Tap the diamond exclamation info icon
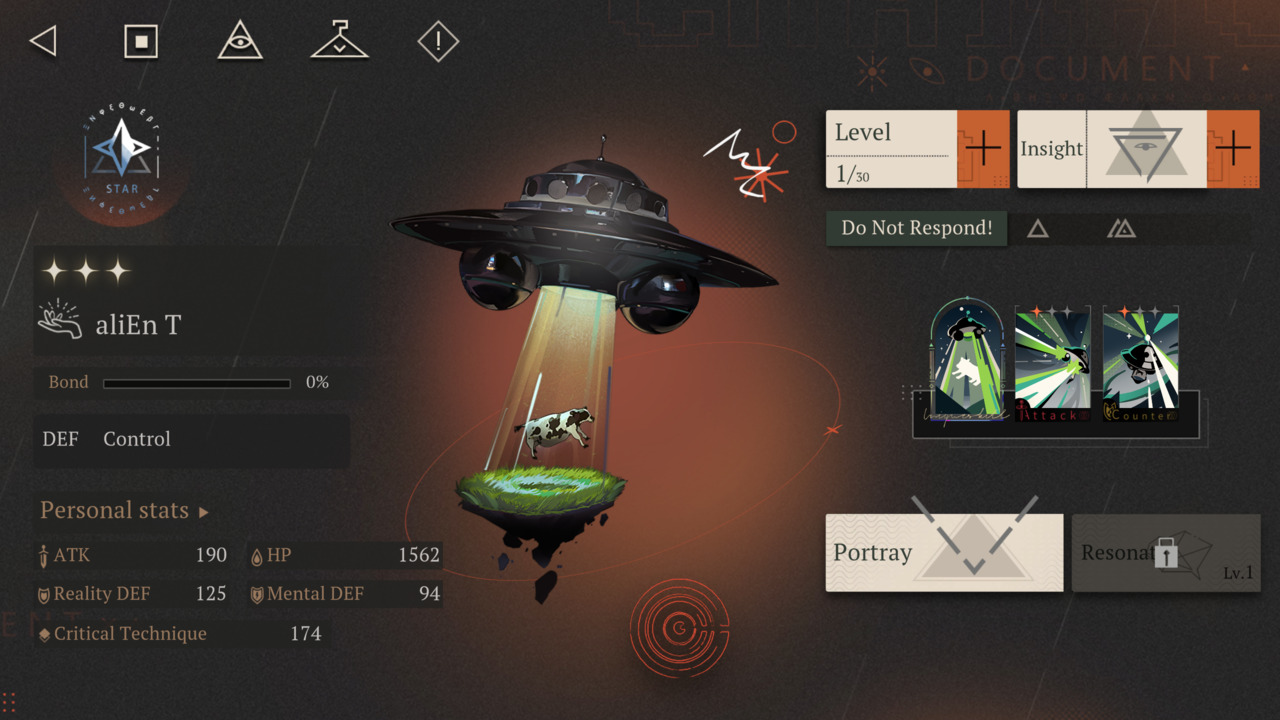The height and width of the screenshot is (720, 1280). click(437, 42)
